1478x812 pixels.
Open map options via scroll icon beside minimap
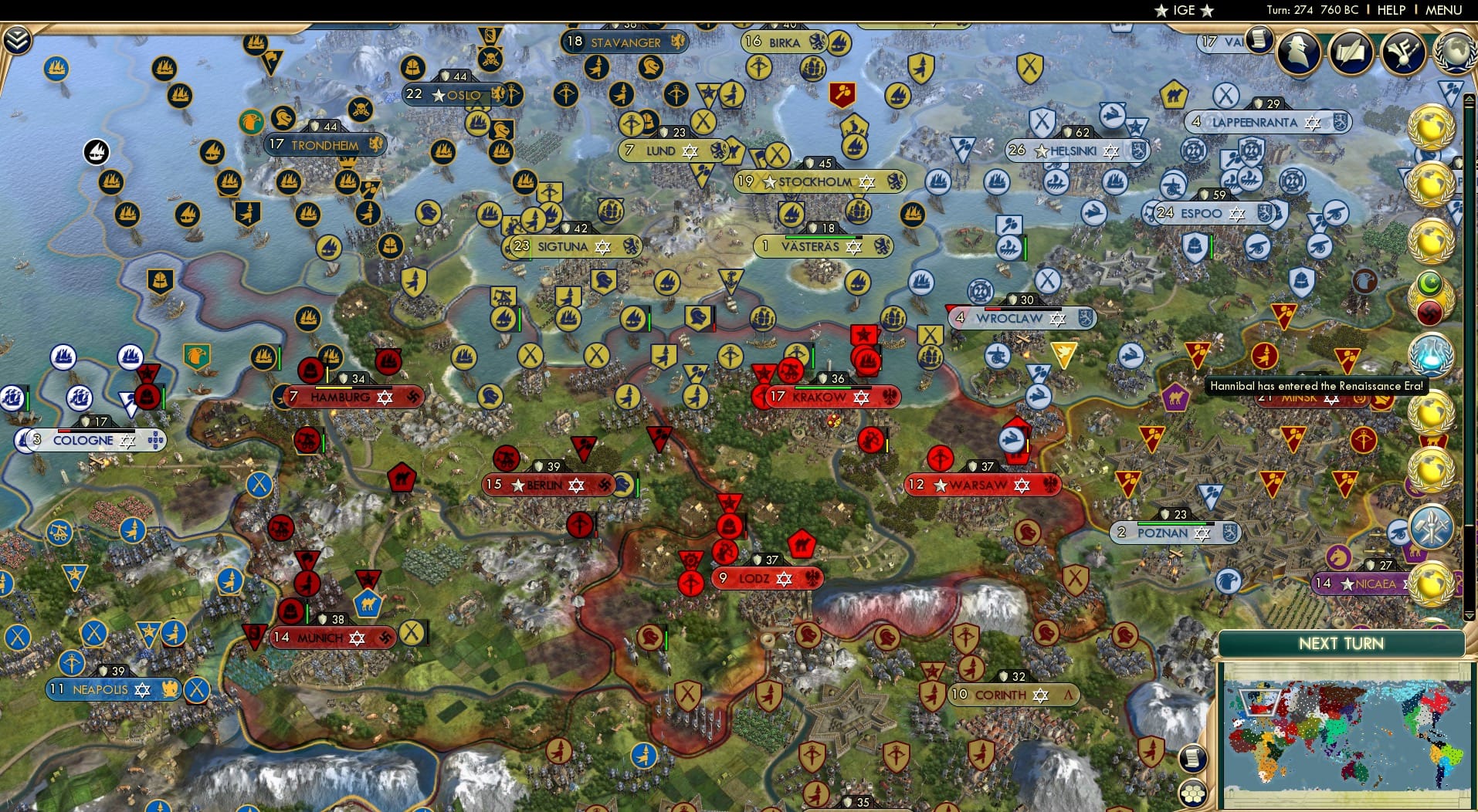click(x=1192, y=759)
